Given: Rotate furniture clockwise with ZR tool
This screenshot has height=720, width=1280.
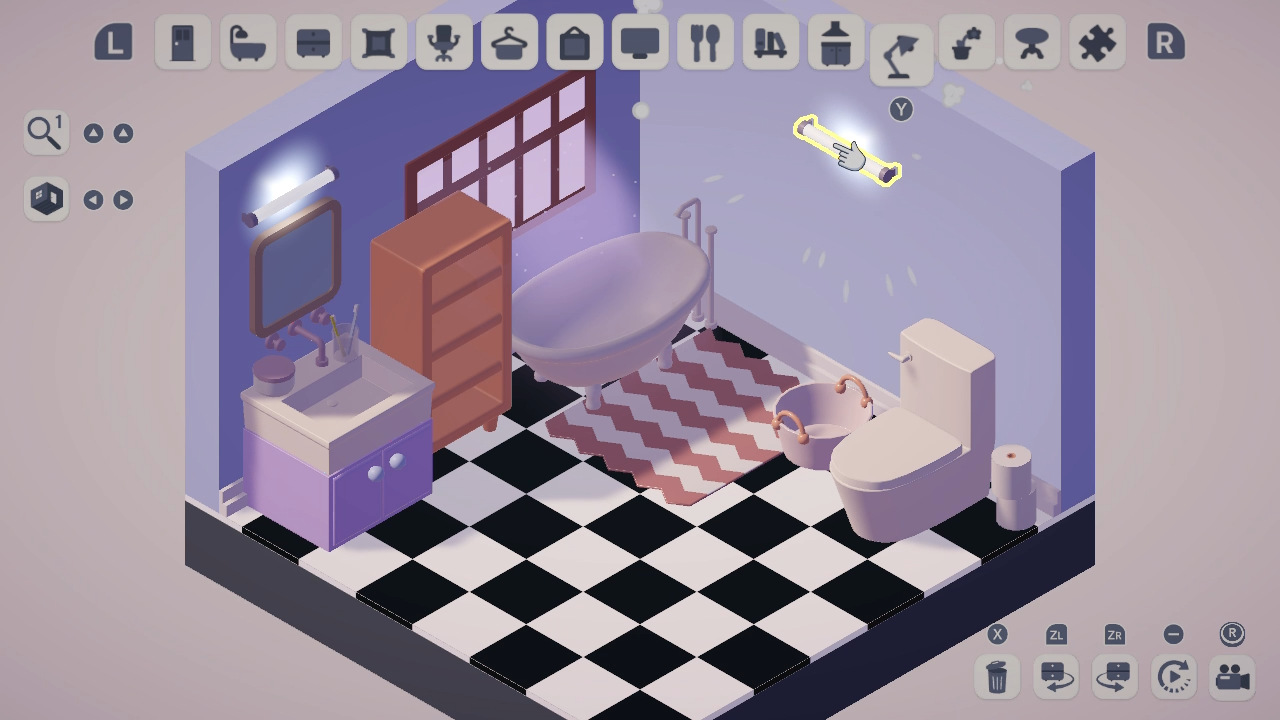Looking at the screenshot, I should coord(1117,677).
